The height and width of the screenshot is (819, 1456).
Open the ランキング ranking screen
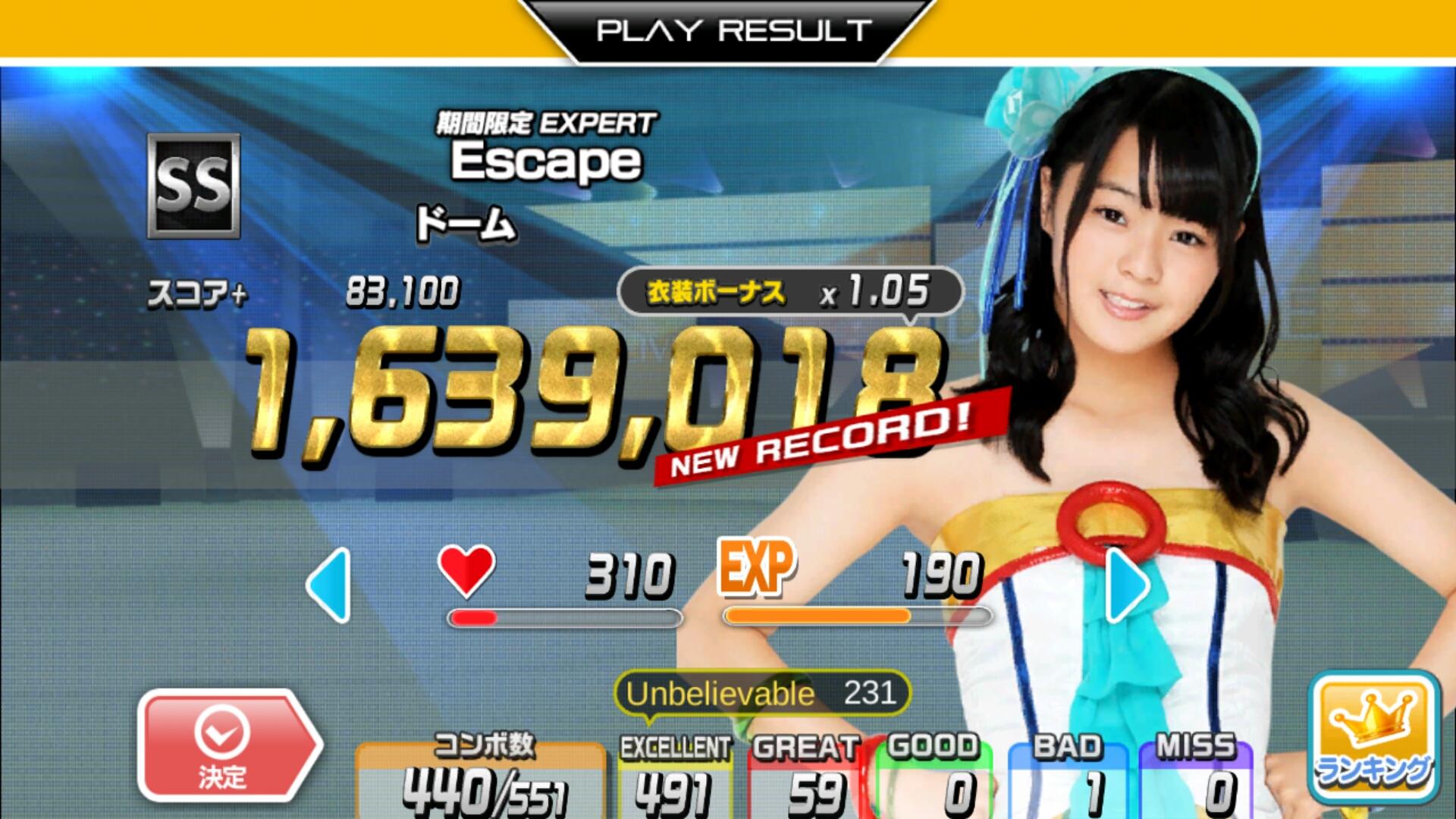pyautogui.click(x=1373, y=737)
